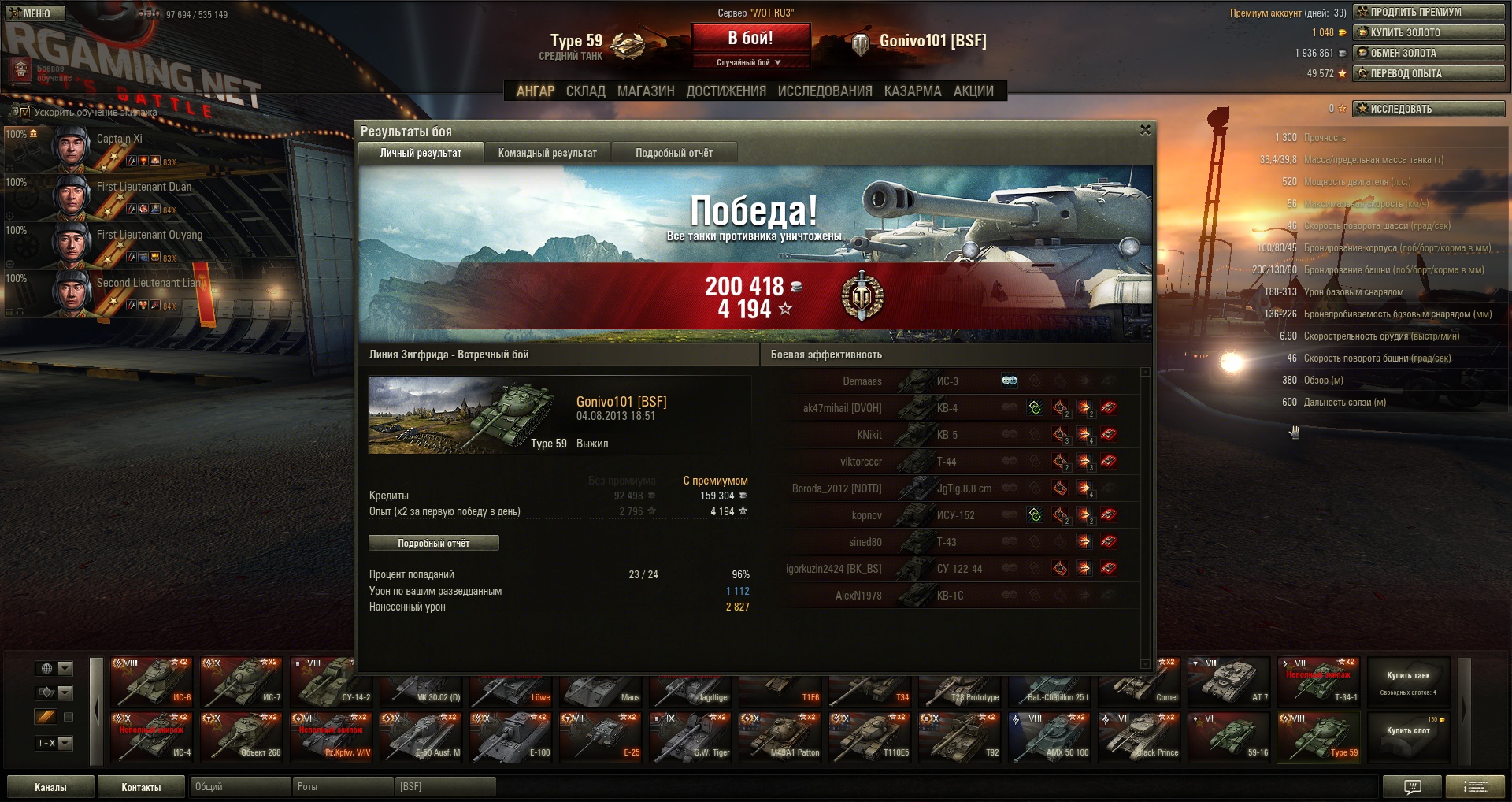Open ПЕРЕВОД ОПЫТА conversion
The image size is (1512, 802).
click(x=1429, y=73)
